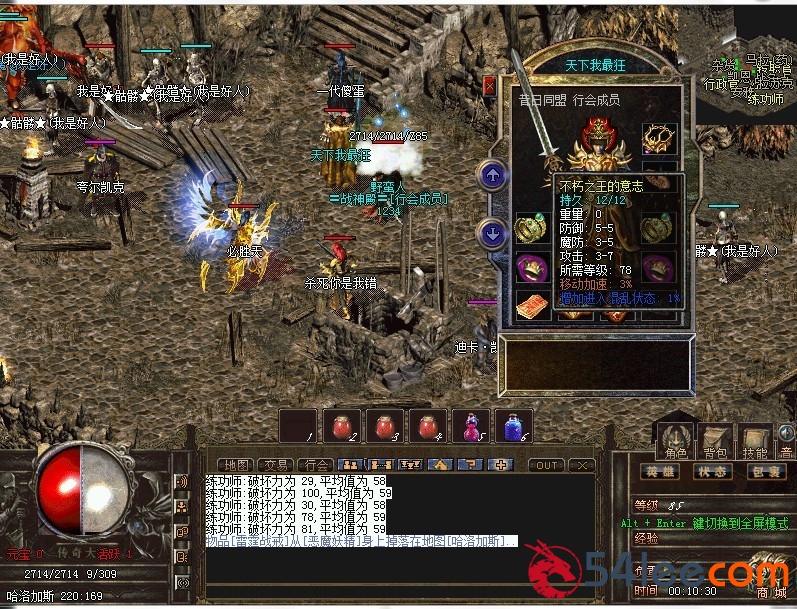Open the 商城 shop
Viewport: 797px width, 609px height.
771,593
